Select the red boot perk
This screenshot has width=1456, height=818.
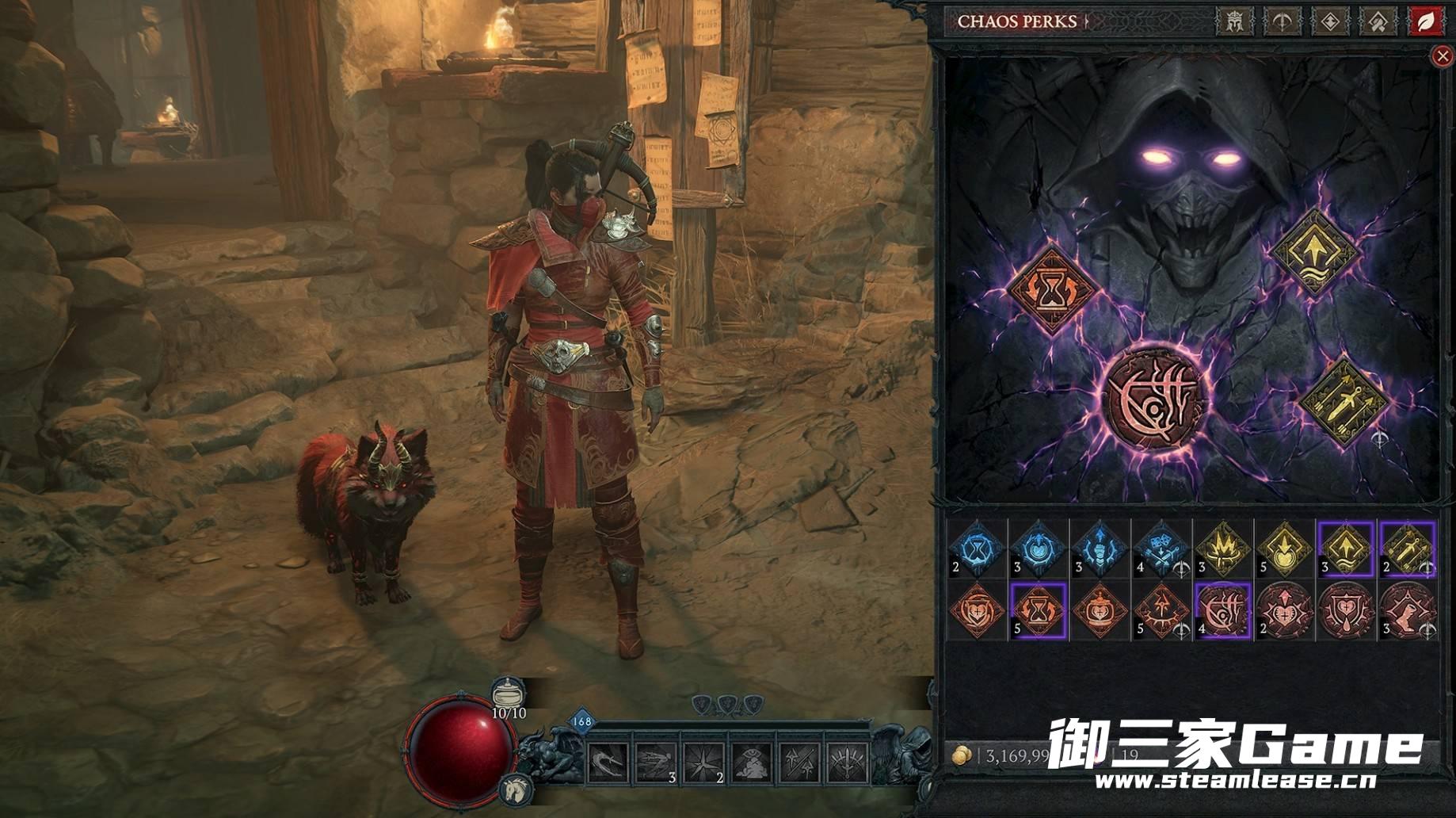coord(1408,610)
